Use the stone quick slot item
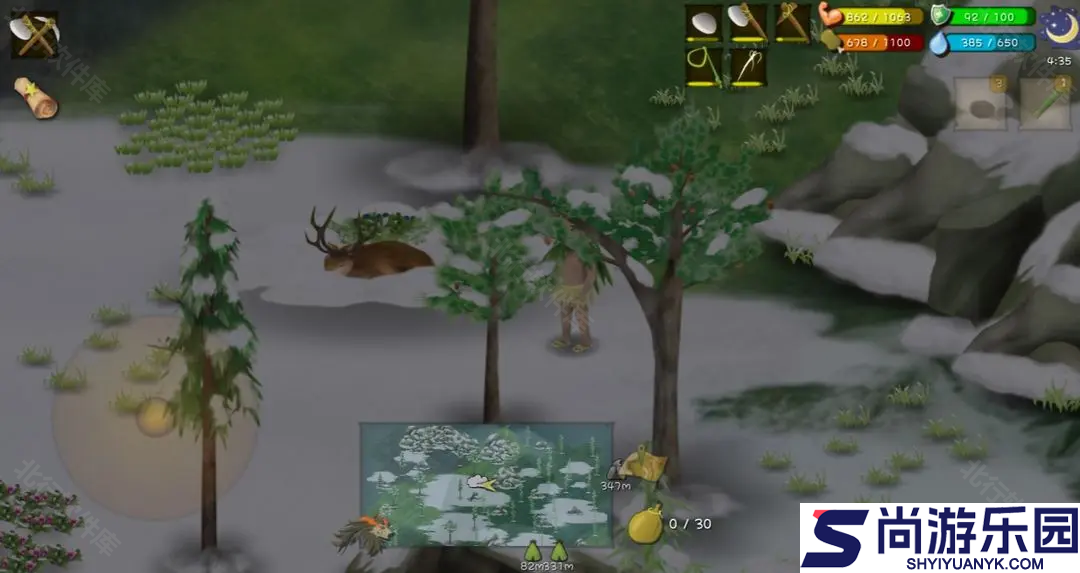 tap(980, 104)
